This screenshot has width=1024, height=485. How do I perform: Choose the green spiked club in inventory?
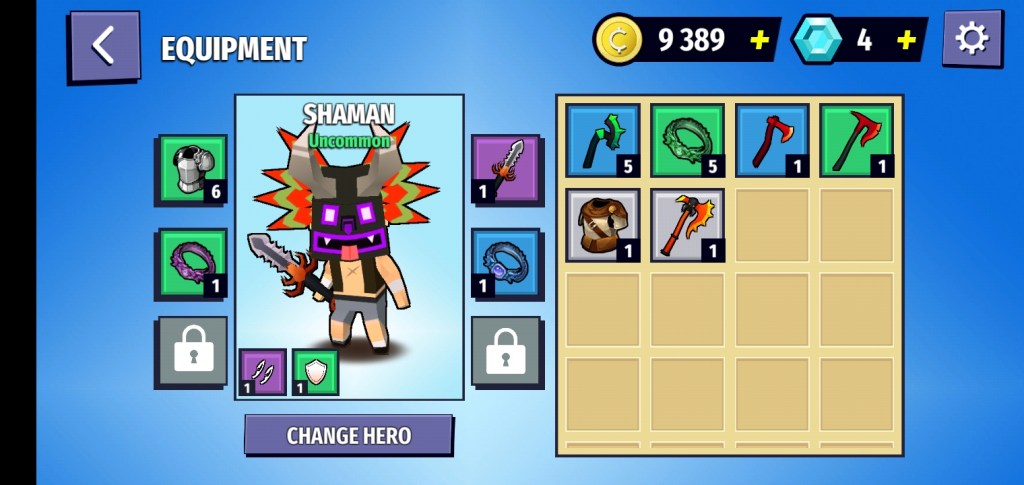coord(603,141)
